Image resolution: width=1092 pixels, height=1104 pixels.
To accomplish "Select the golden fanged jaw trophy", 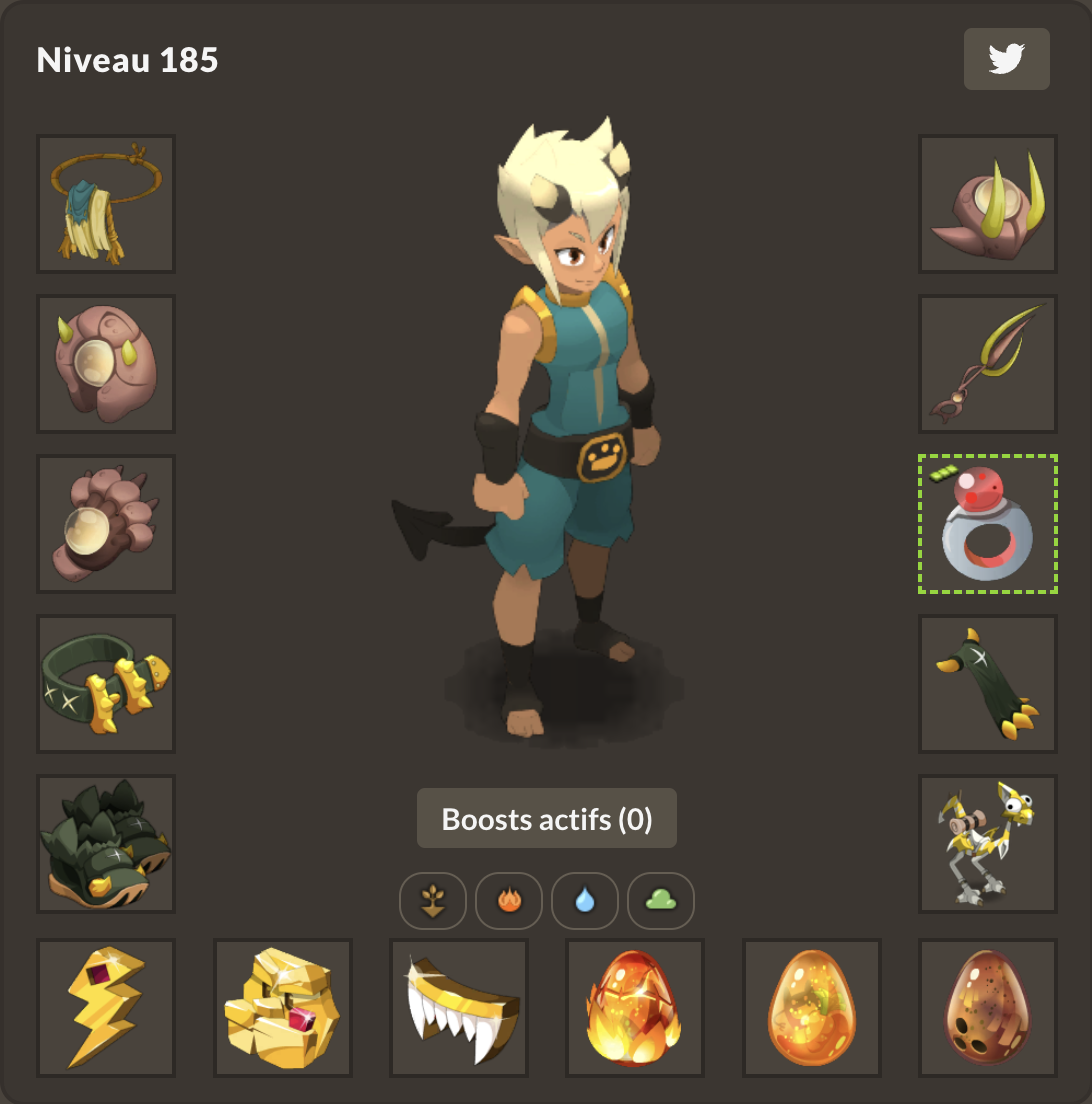I will pyautogui.click(x=459, y=1008).
